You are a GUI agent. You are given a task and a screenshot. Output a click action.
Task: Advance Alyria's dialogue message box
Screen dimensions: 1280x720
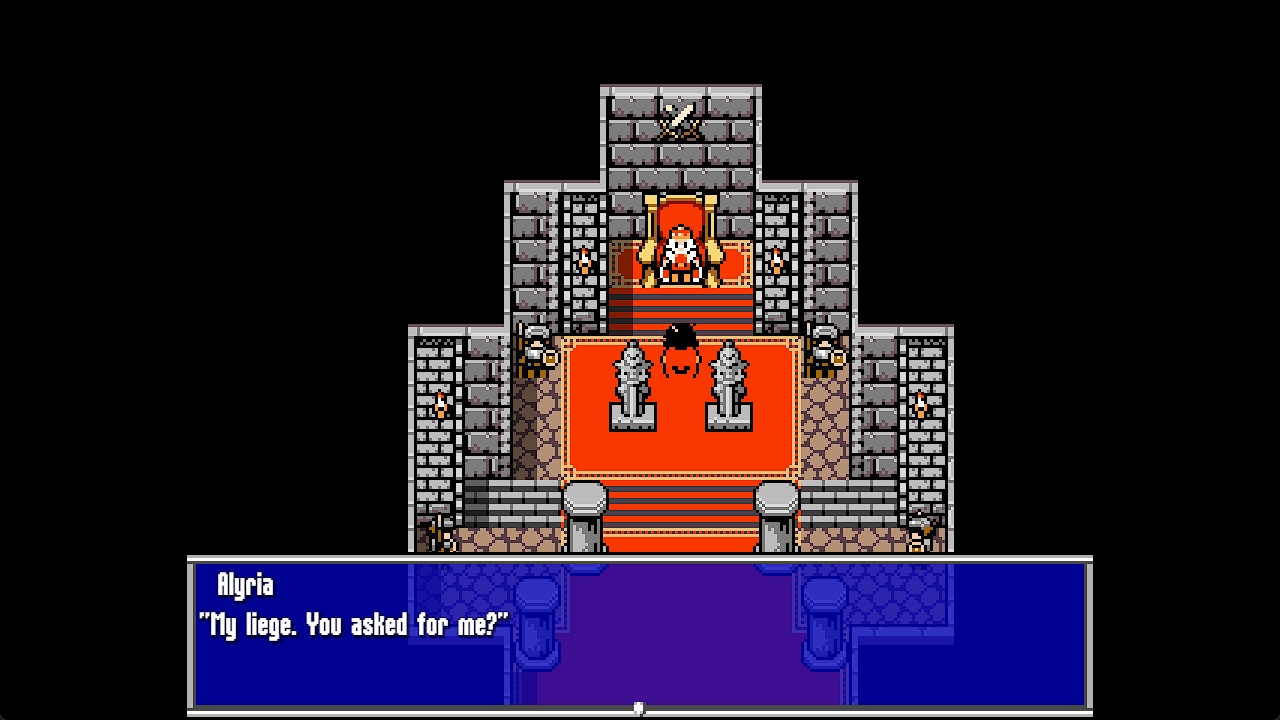coord(640,632)
